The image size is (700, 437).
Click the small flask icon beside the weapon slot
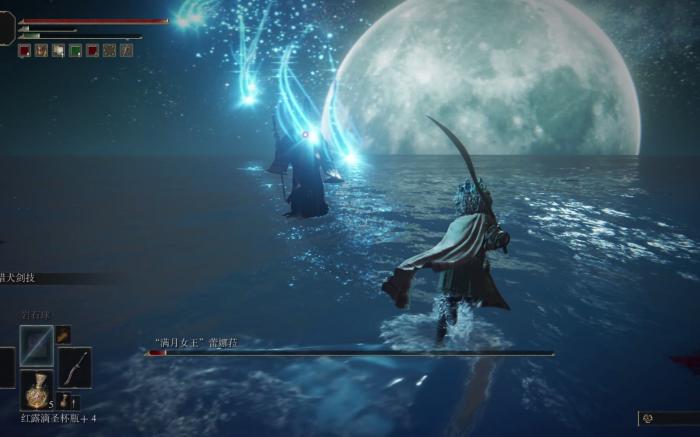pos(65,400)
